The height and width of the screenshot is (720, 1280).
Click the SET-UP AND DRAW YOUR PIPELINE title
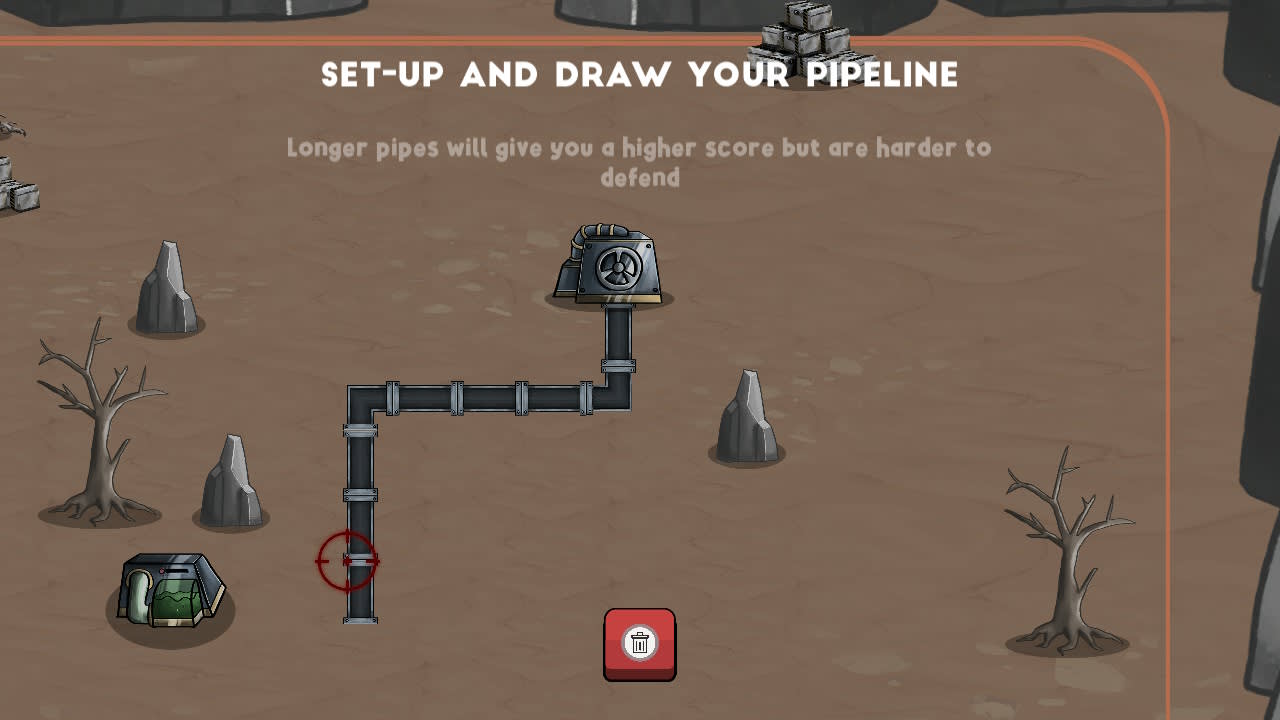(639, 73)
